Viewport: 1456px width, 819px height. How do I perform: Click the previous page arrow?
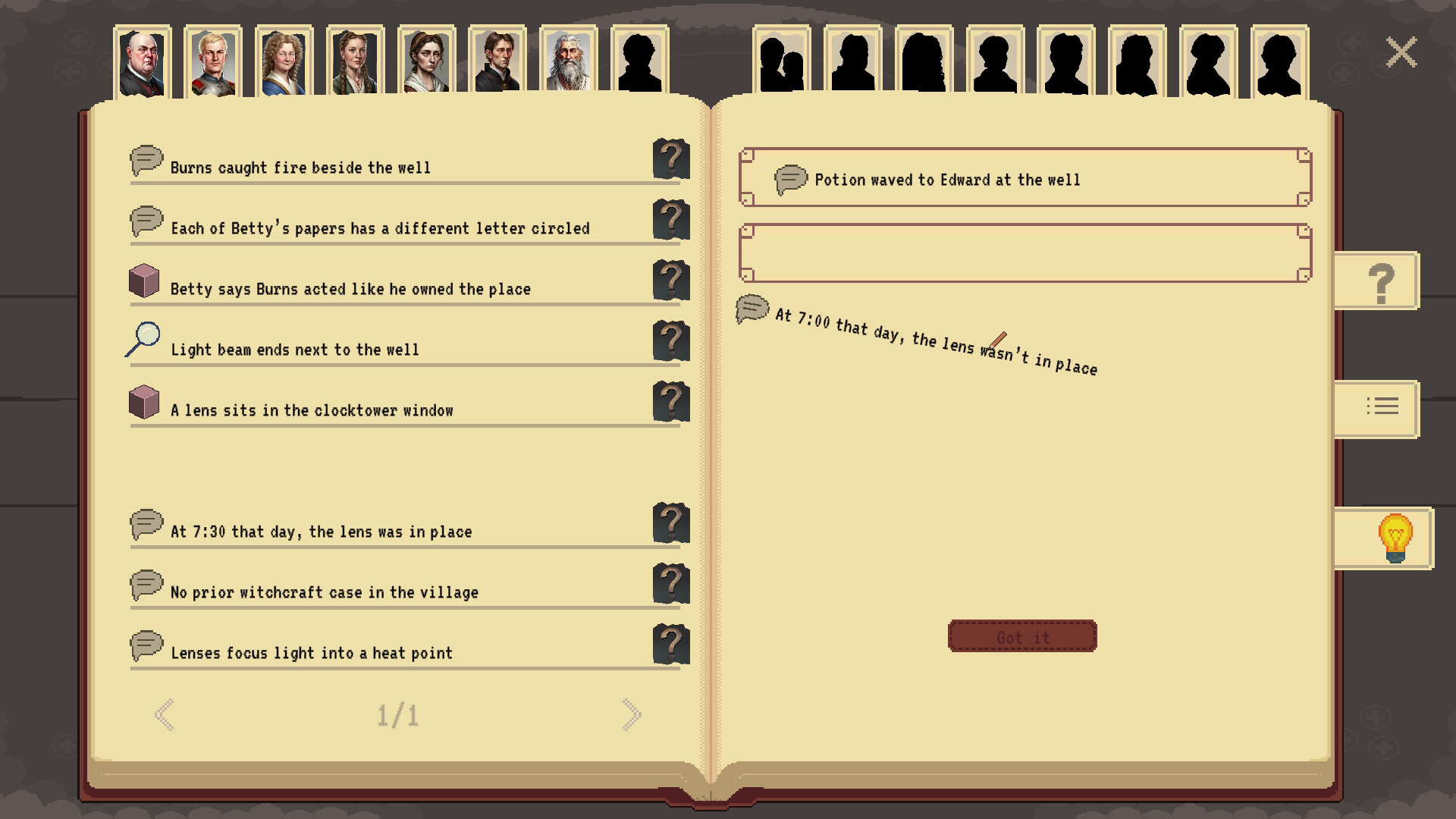[x=165, y=713]
